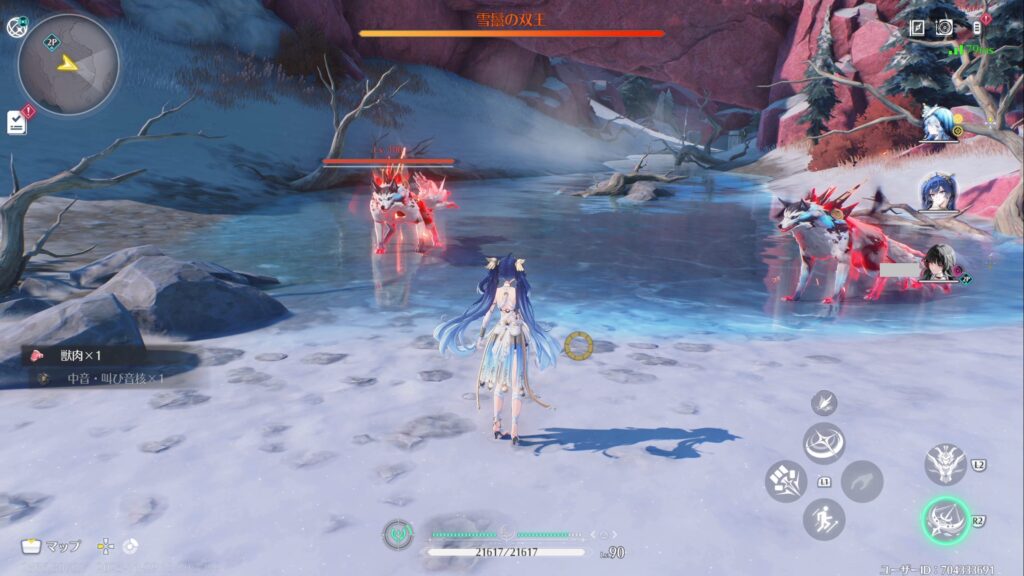
Task: Open the notebook icon beside the camera
Action: pos(917,28)
